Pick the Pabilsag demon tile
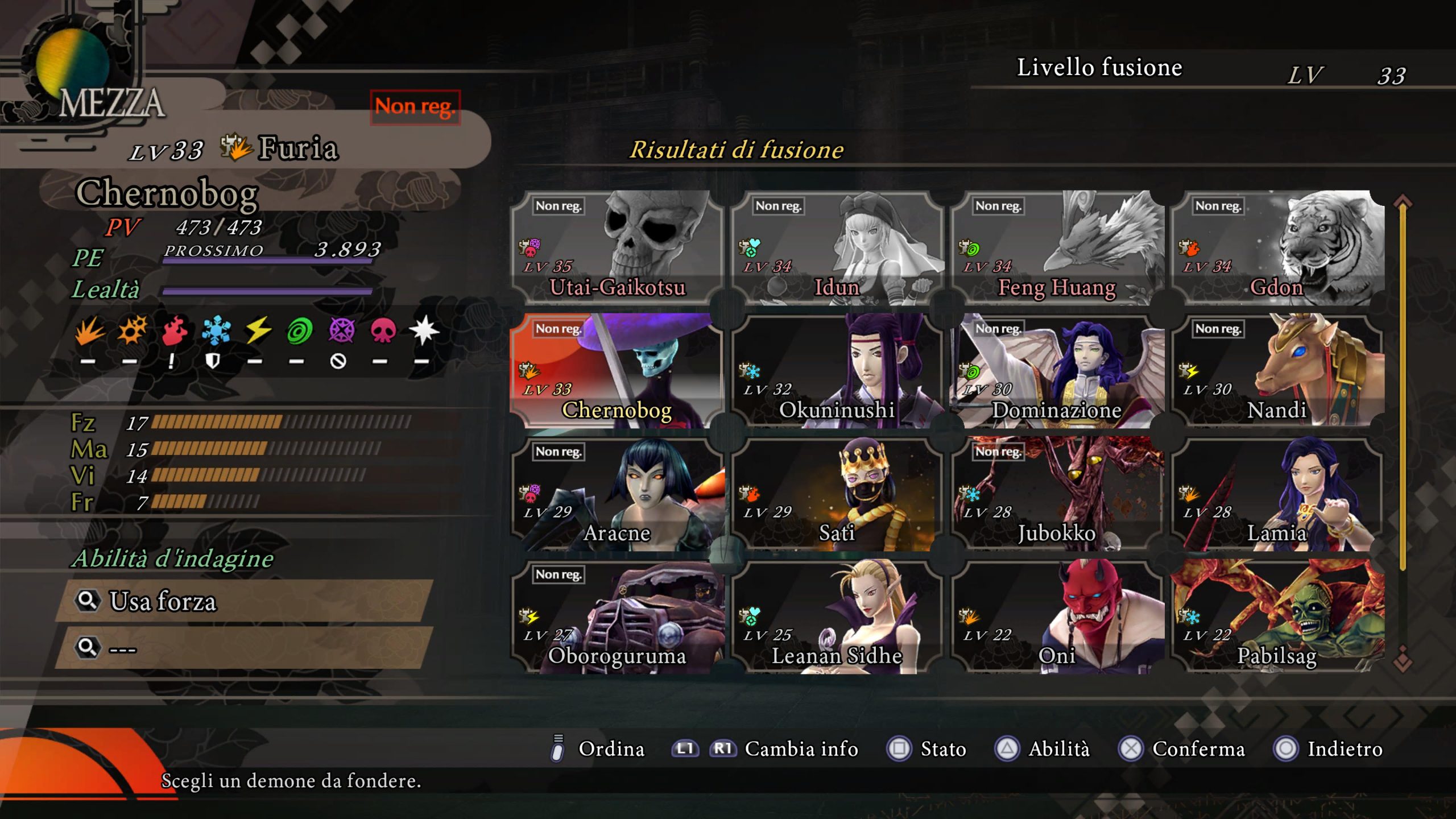Image resolution: width=1456 pixels, height=819 pixels. [1277, 617]
